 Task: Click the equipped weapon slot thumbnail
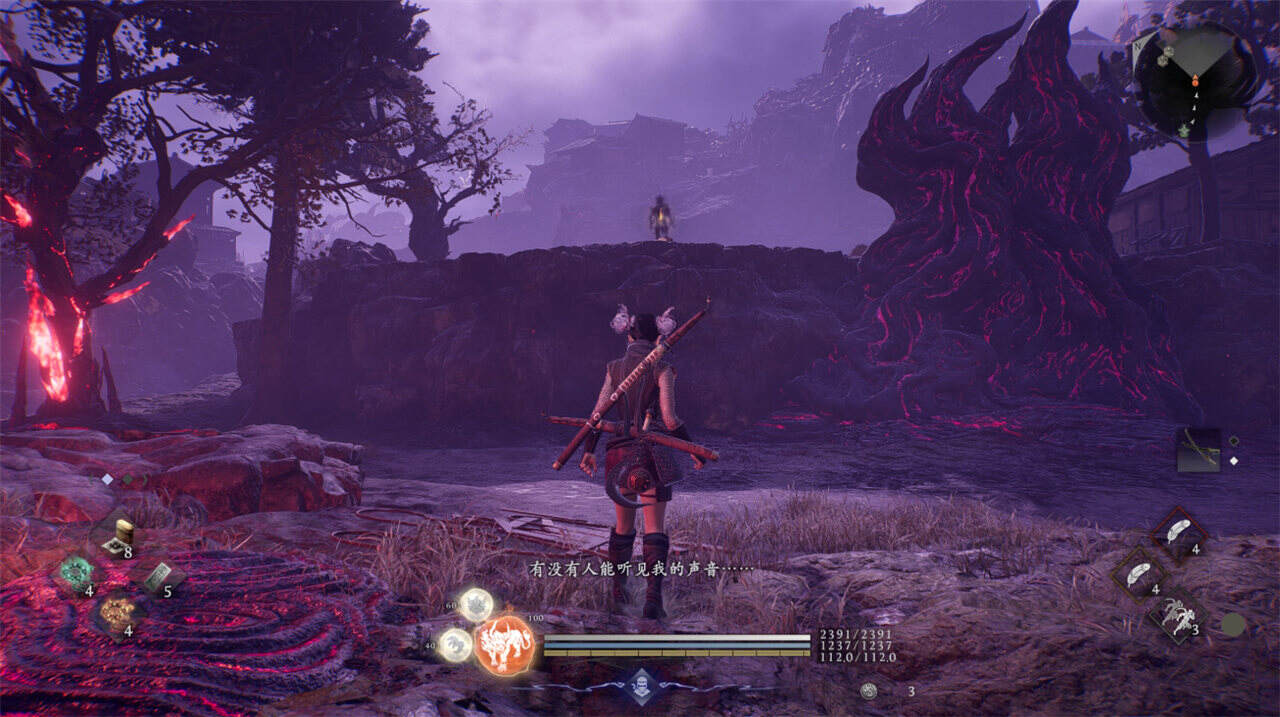(x=1198, y=450)
